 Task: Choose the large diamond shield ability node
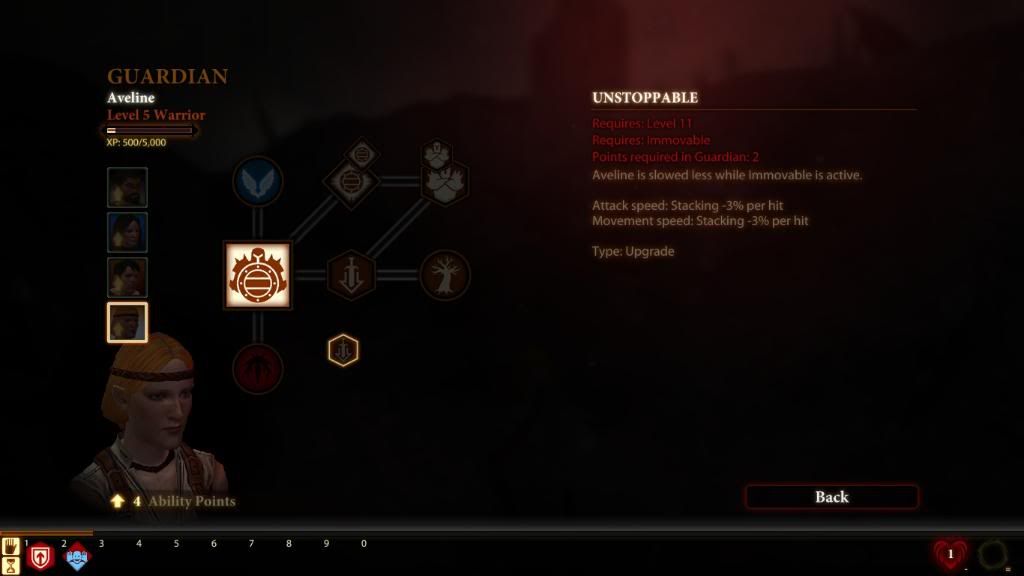[x=351, y=184]
